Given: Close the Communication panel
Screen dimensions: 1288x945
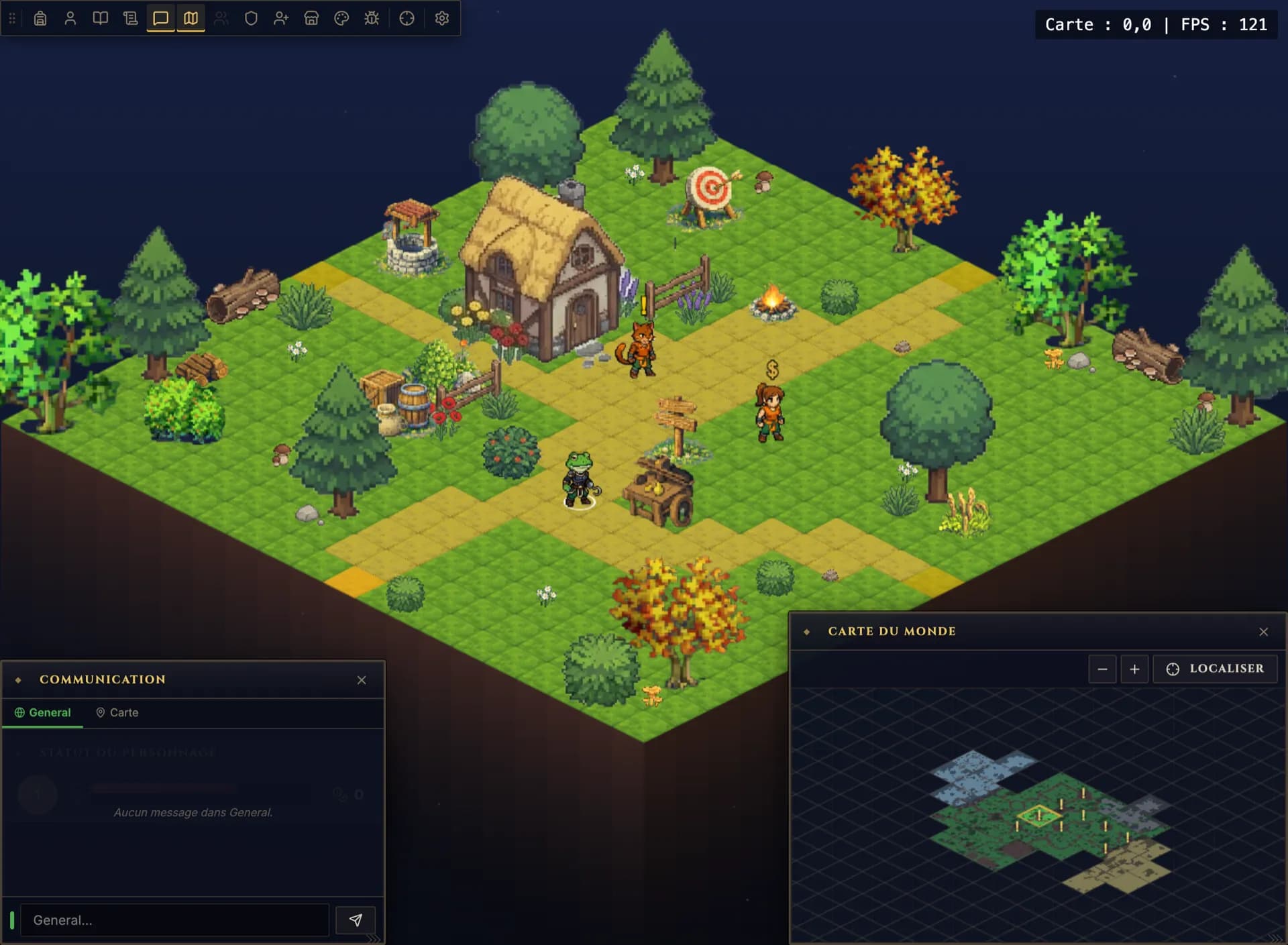Looking at the screenshot, I should (362, 680).
